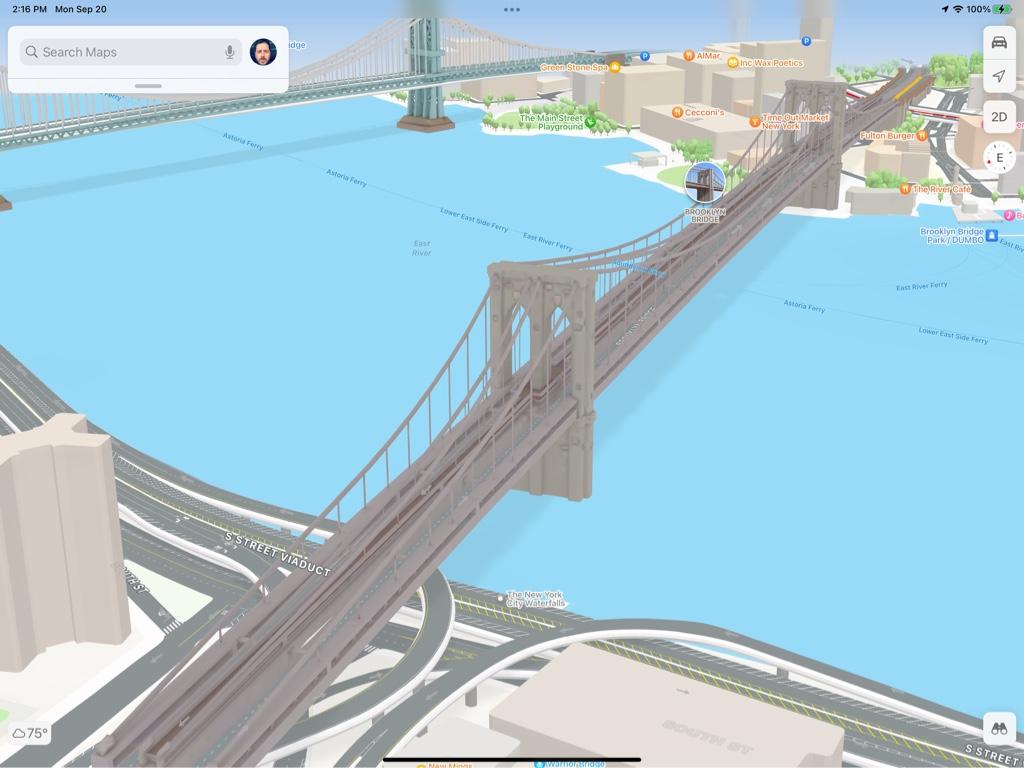Open the iPad multitasking three-dot menu

coord(512,10)
